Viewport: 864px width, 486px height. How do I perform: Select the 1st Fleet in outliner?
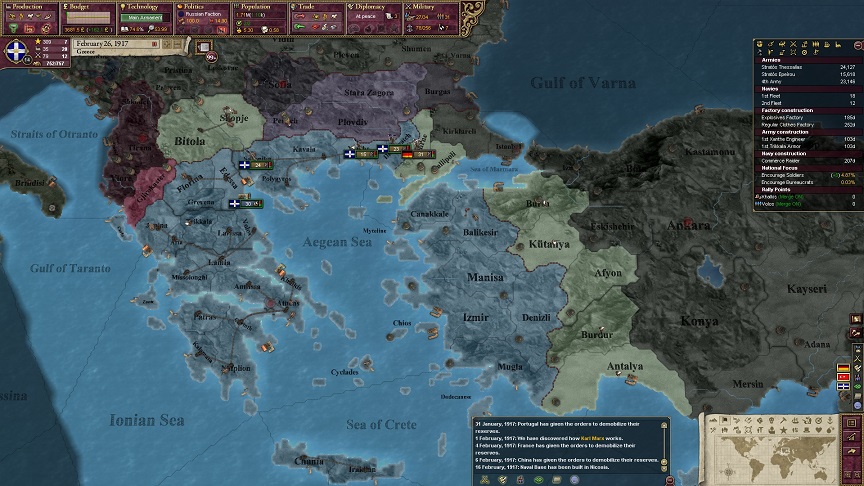(773, 95)
